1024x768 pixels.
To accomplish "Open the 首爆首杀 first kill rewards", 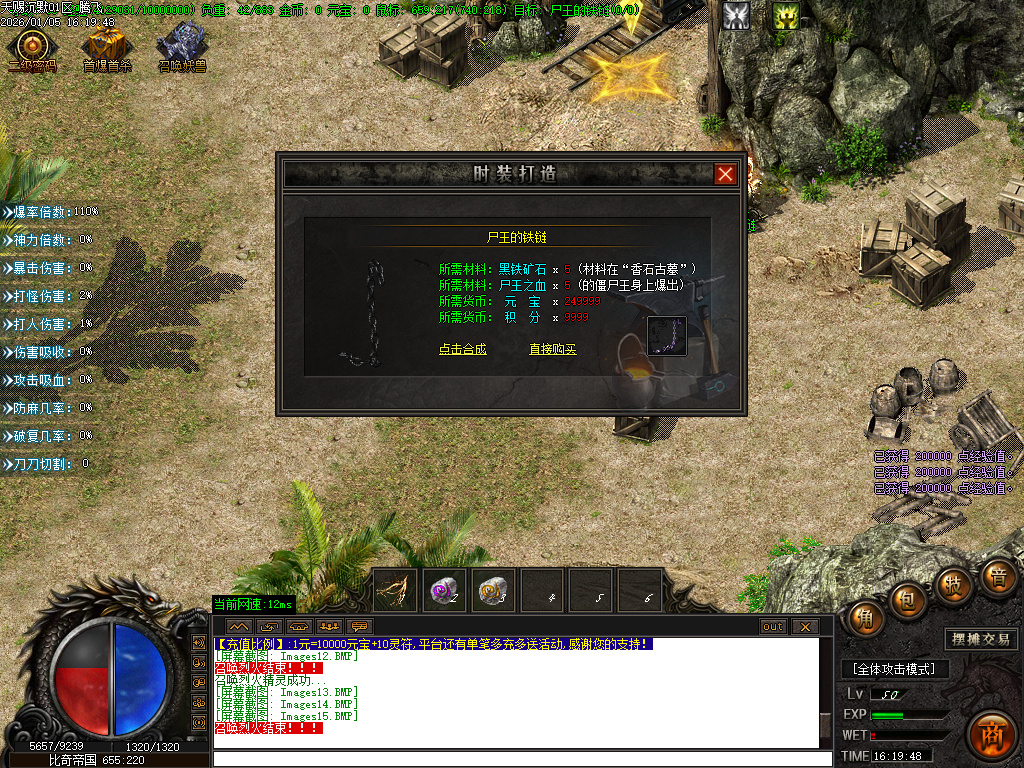I will pos(106,47).
